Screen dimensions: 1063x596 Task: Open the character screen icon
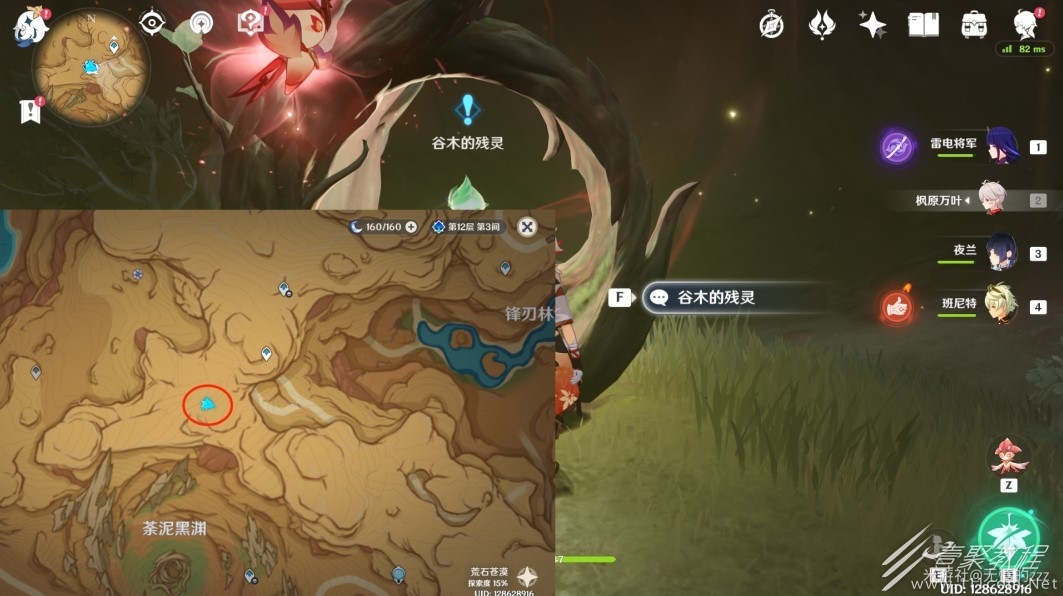click(1024, 24)
